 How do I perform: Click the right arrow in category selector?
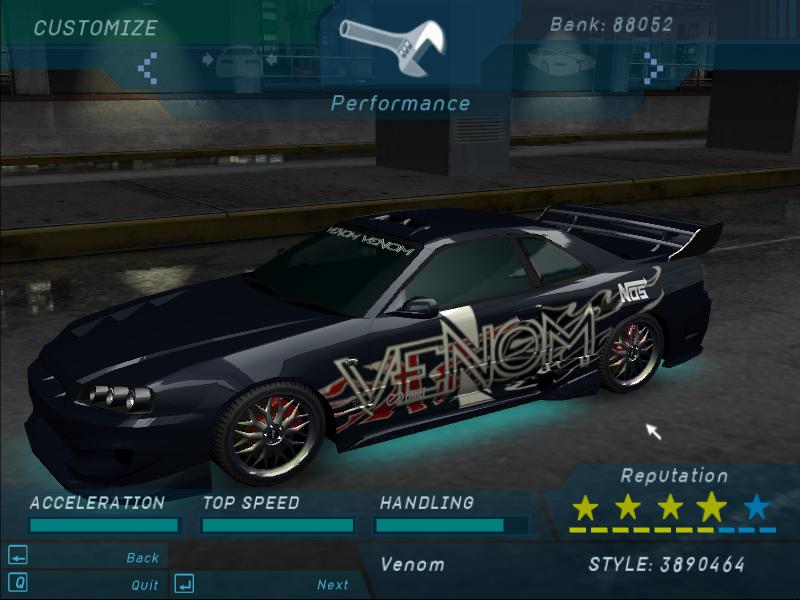(653, 67)
